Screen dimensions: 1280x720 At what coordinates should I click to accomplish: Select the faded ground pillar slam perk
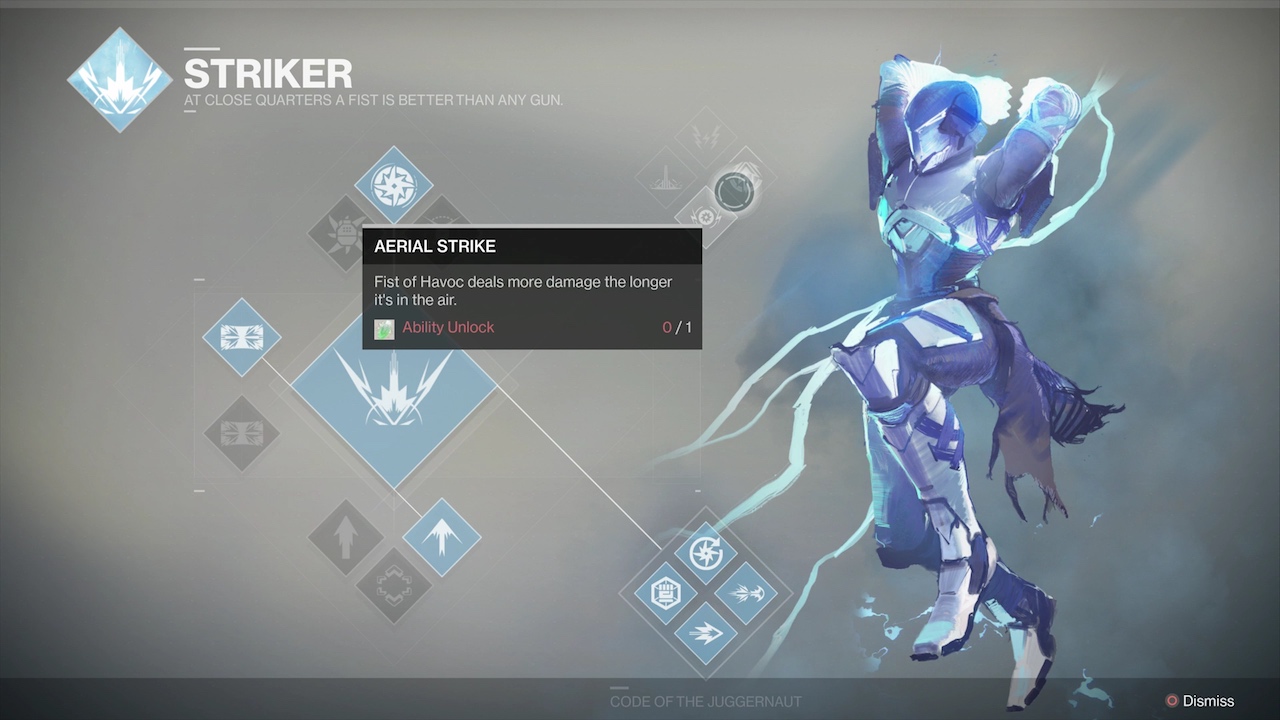(666, 178)
